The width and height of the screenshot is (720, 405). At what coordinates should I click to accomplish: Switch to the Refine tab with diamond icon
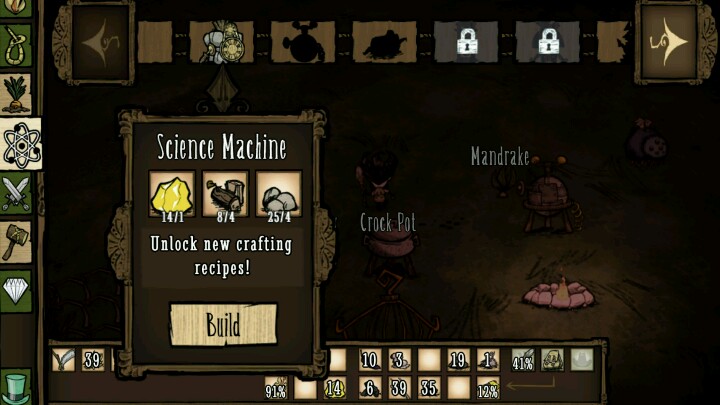[x=17, y=289]
